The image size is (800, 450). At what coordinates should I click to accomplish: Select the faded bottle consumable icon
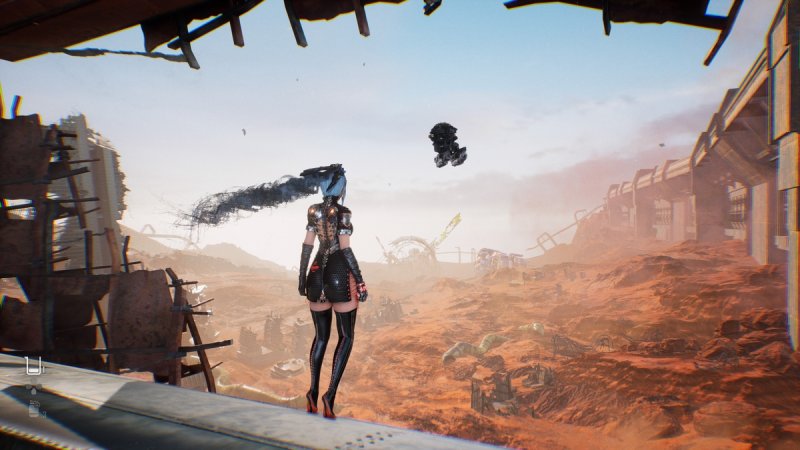pos(35,407)
